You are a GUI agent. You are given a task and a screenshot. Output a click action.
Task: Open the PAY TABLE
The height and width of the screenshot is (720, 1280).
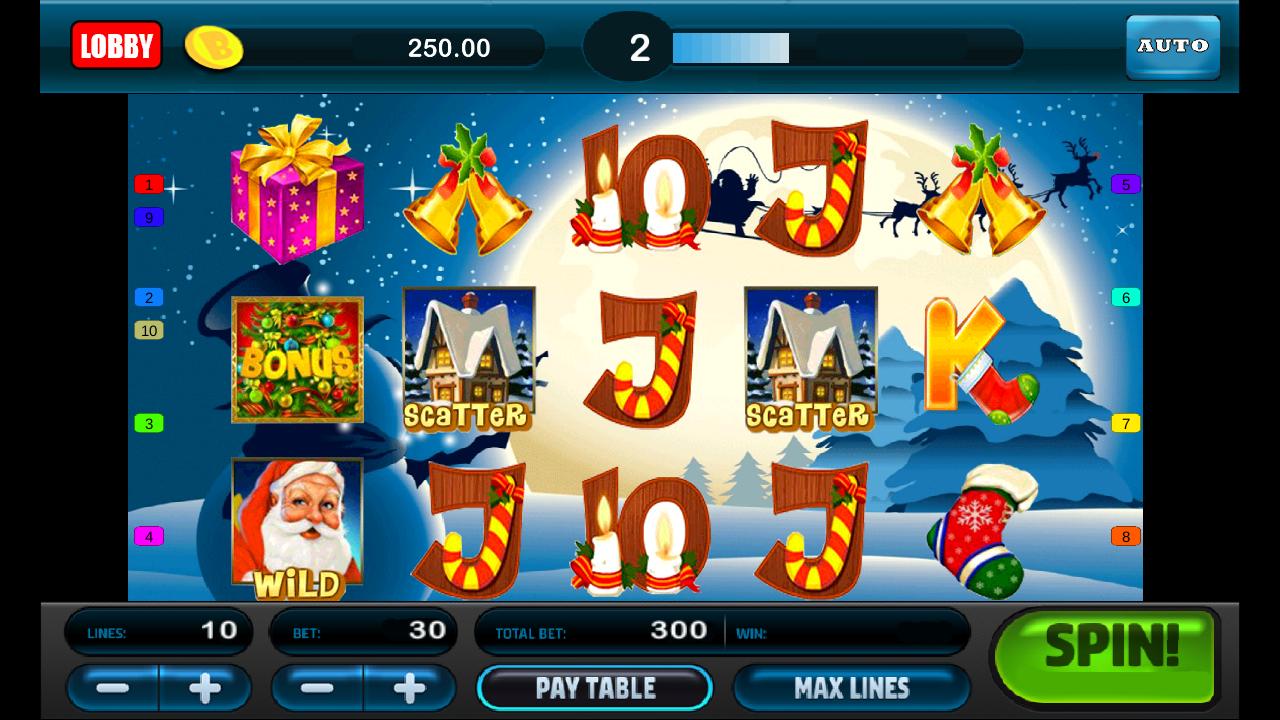[595, 687]
